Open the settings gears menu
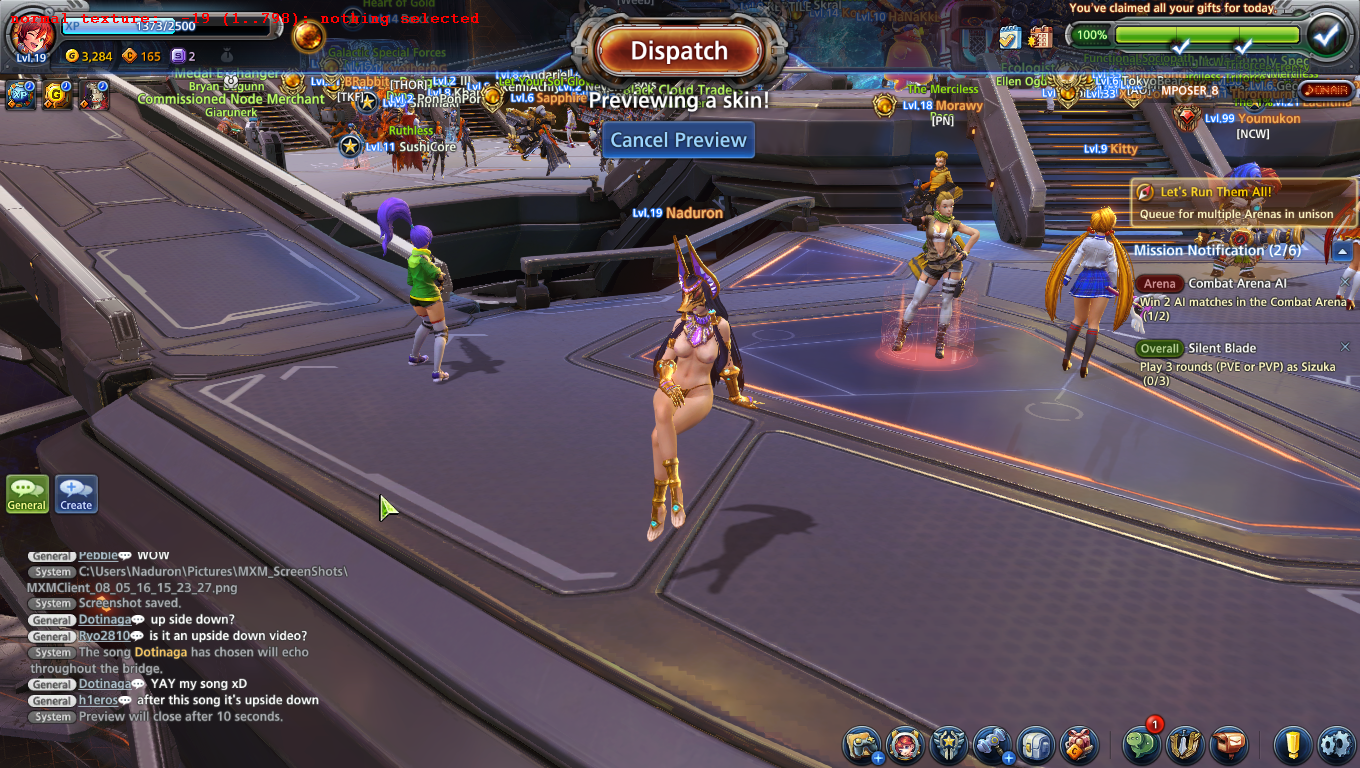 coord(1336,745)
